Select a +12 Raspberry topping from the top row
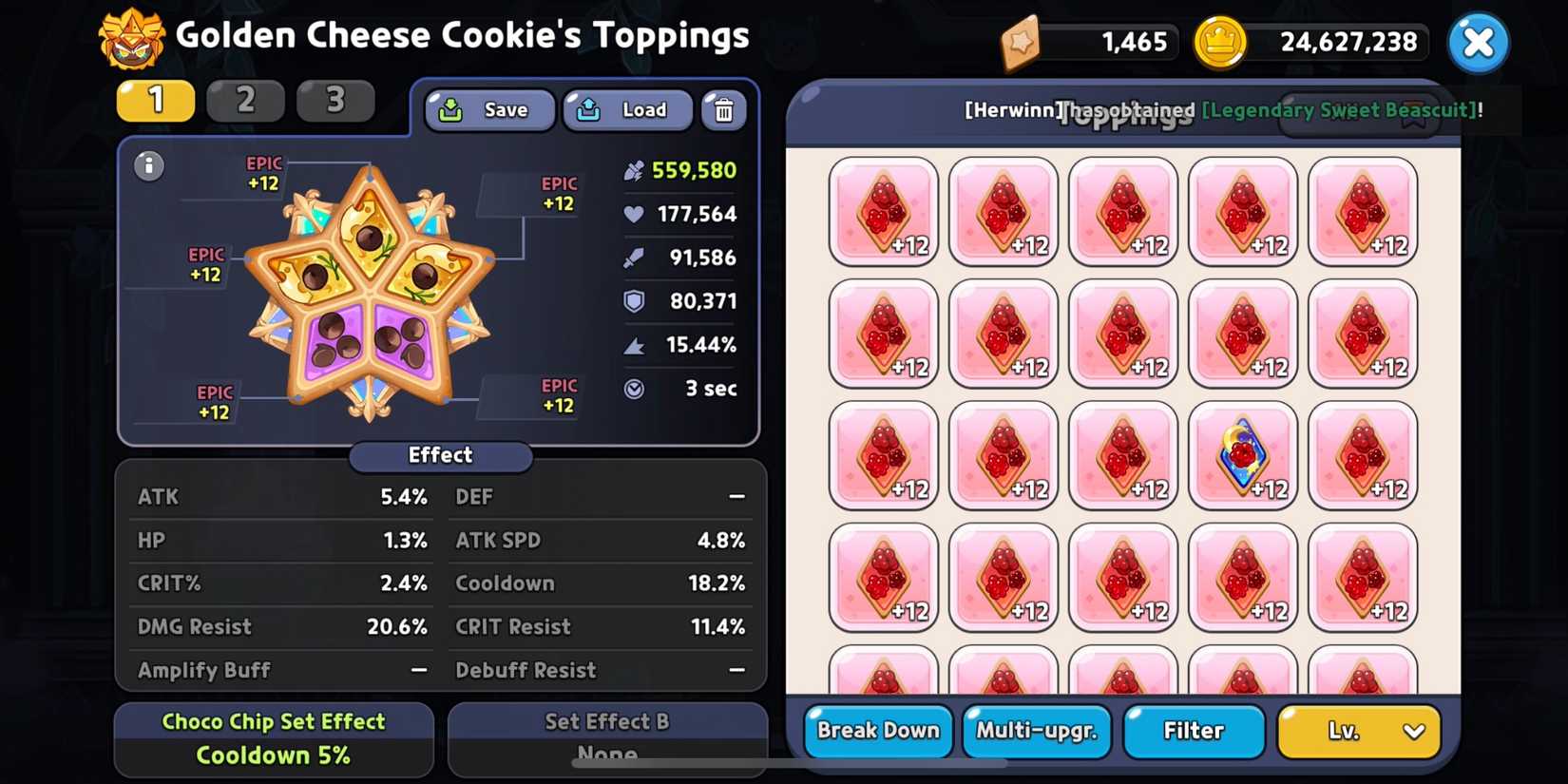Image resolution: width=1568 pixels, height=784 pixels. tap(883, 211)
